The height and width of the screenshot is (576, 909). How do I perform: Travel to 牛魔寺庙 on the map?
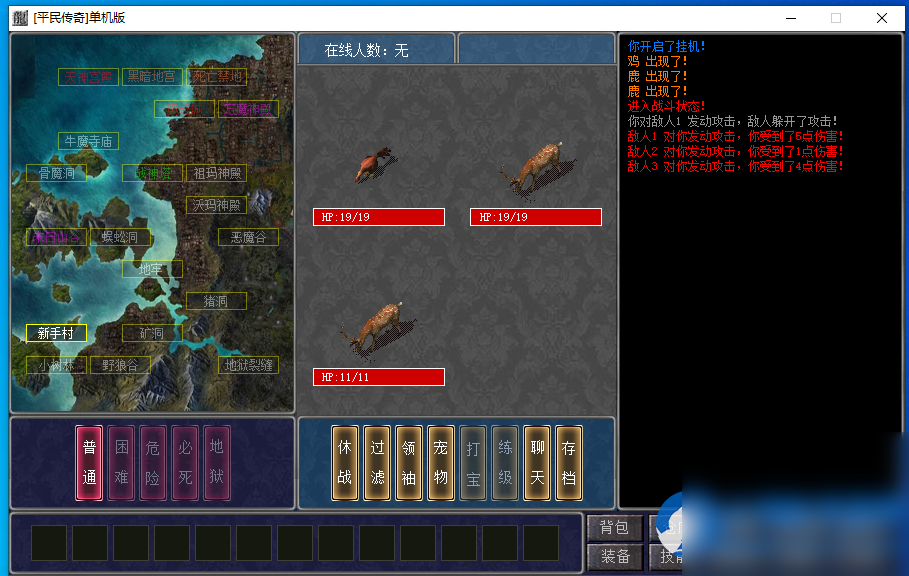coord(88,141)
